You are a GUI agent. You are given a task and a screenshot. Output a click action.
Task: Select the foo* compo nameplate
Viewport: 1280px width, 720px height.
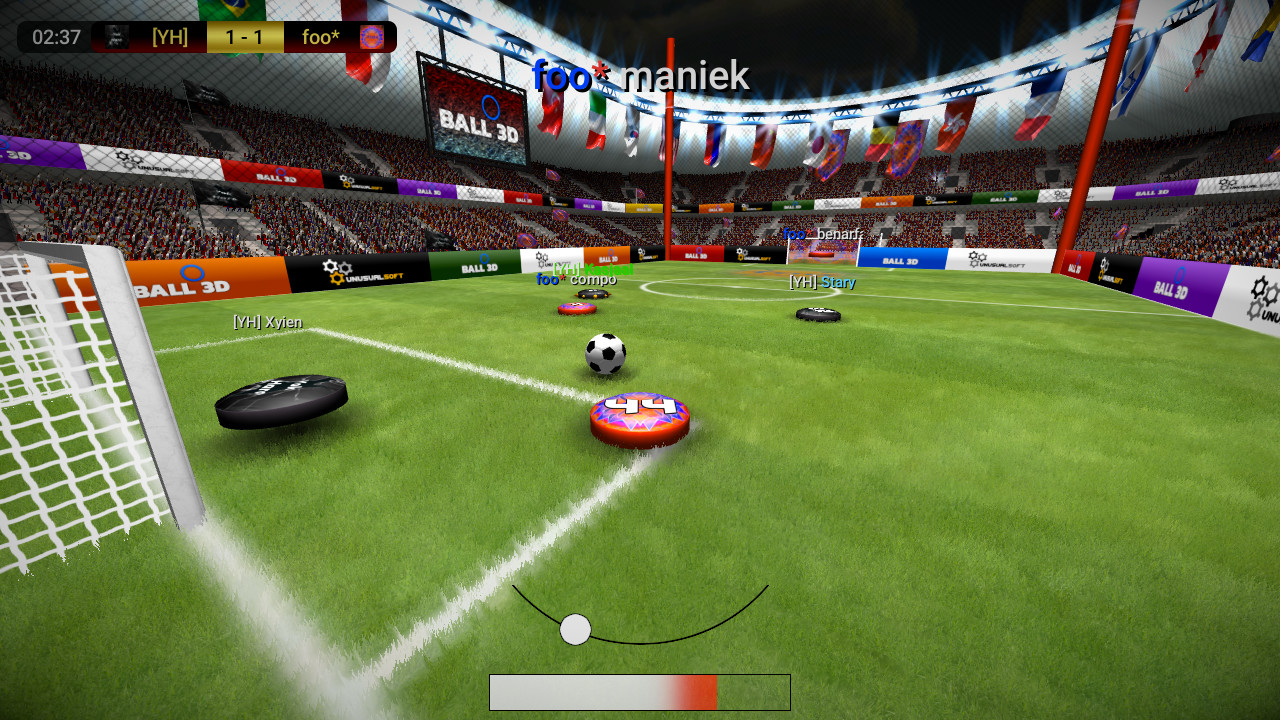576,280
